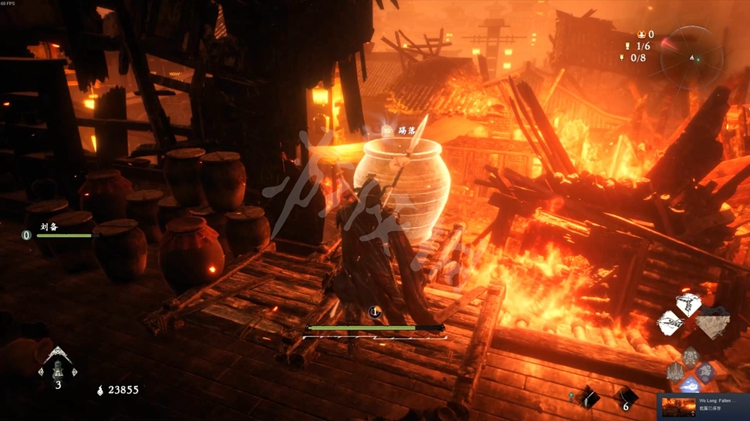The image size is (750, 421).
Task: Select the left weapon slot icon
Action: pyautogui.click(x=671, y=323)
